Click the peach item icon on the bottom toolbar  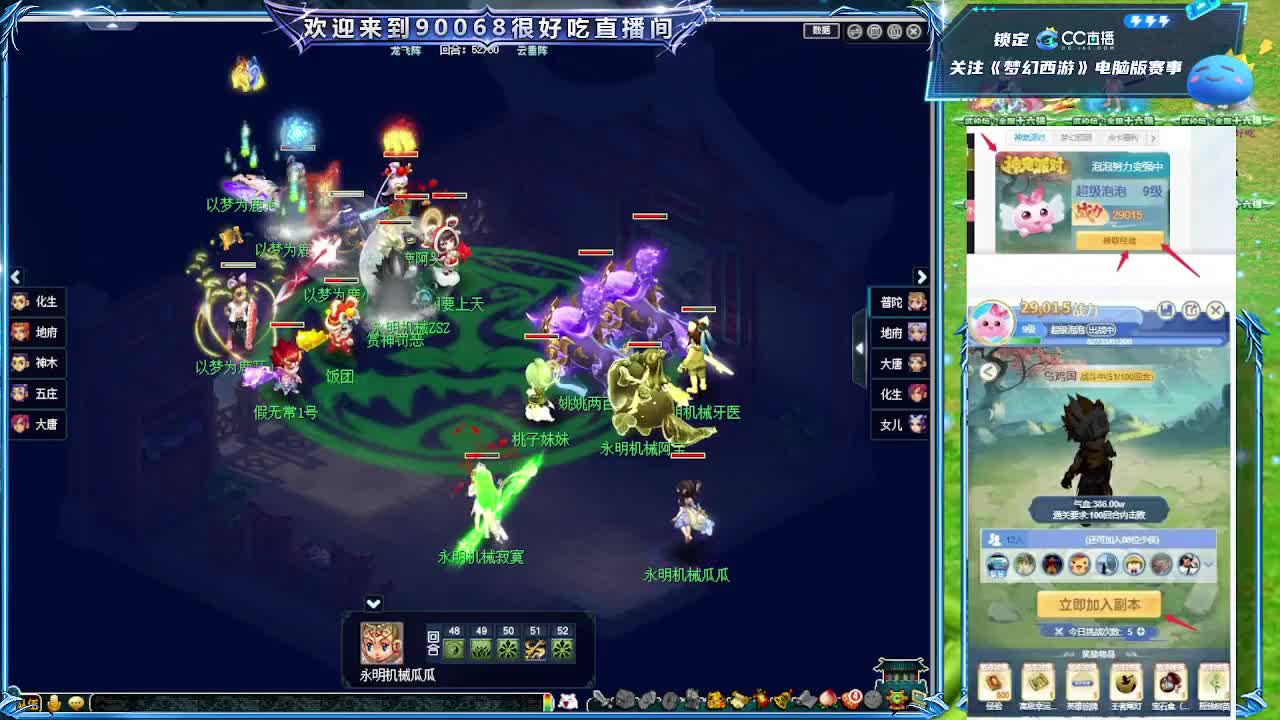[x=826, y=697]
